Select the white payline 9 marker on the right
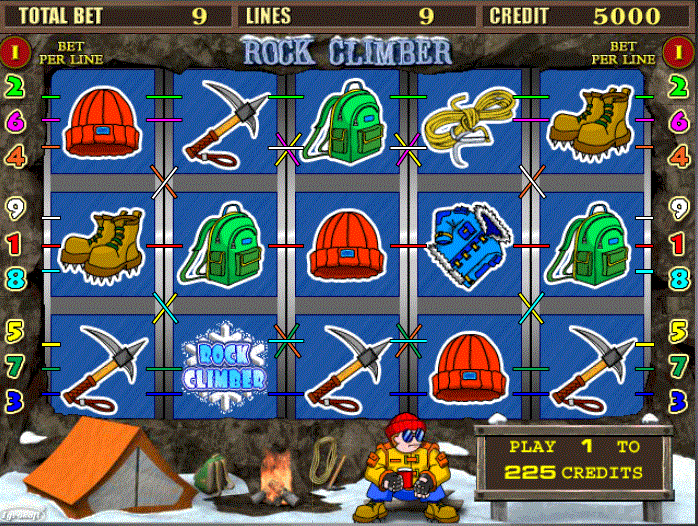This screenshot has width=698, height=526. click(x=682, y=208)
